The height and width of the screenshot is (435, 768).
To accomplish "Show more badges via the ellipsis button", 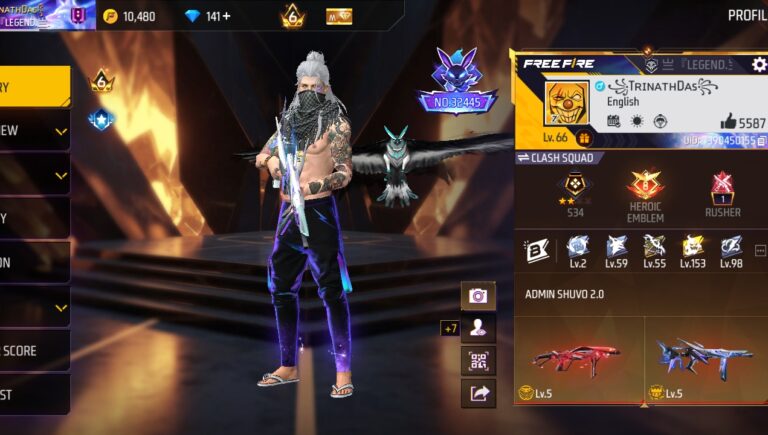I will pos(760,249).
